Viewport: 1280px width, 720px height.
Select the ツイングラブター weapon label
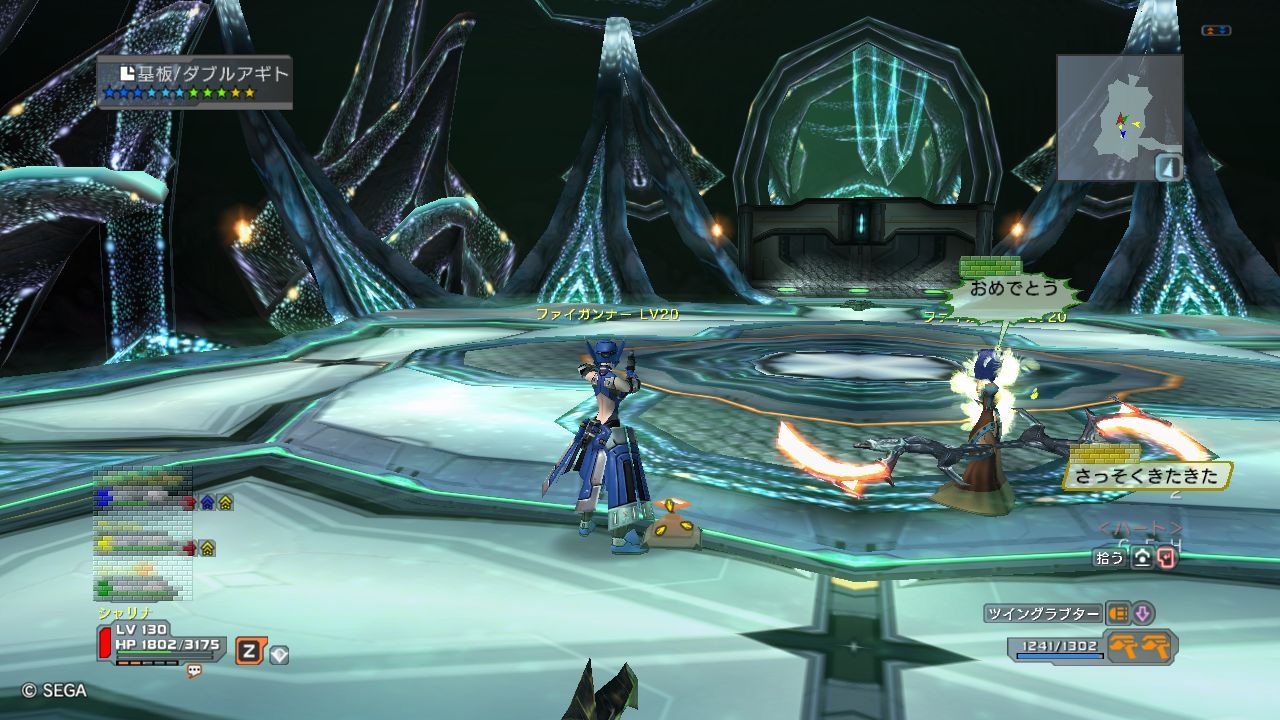(1043, 614)
